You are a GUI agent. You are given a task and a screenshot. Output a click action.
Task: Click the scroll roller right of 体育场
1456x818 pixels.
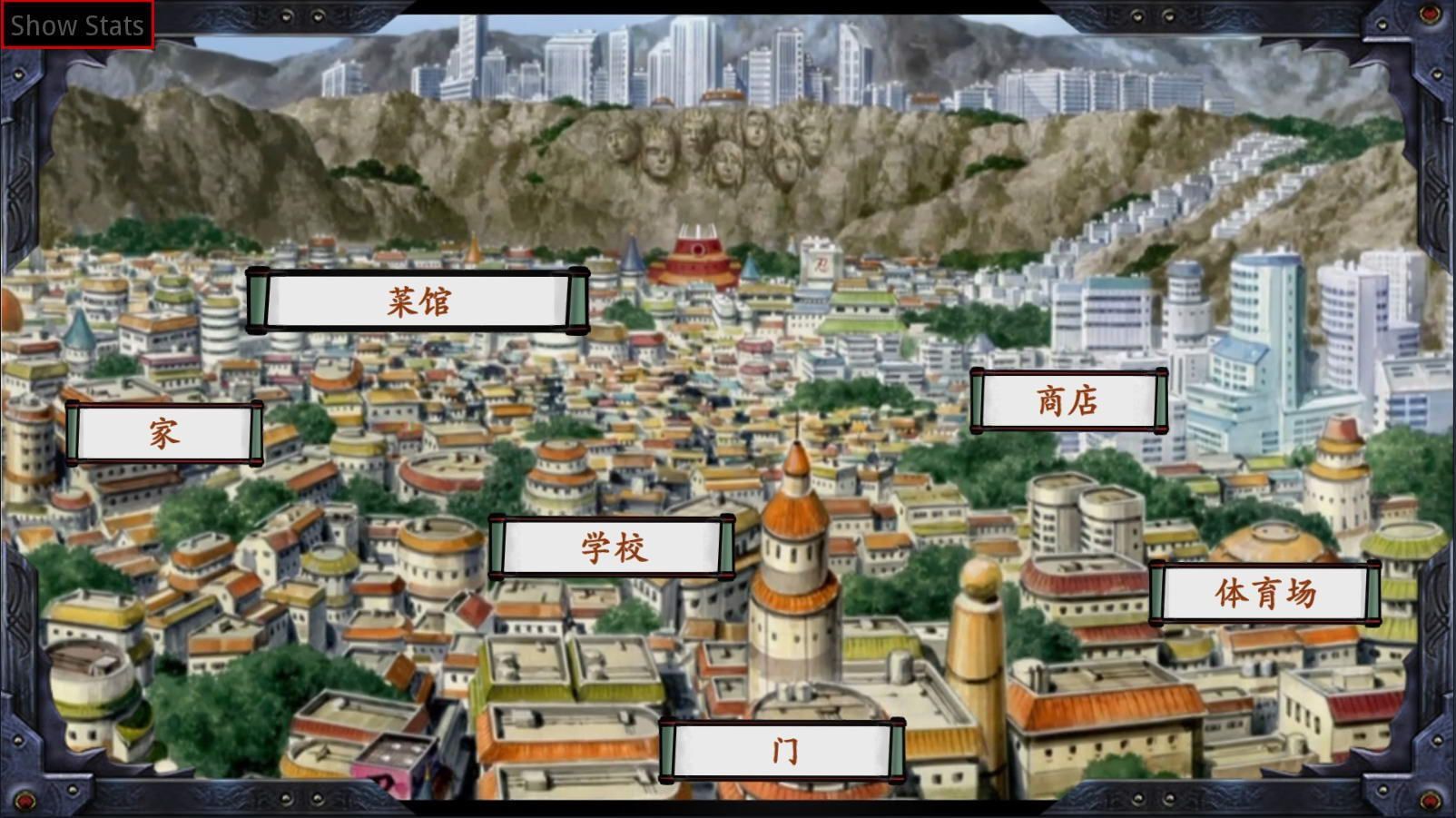click(1372, 595)
